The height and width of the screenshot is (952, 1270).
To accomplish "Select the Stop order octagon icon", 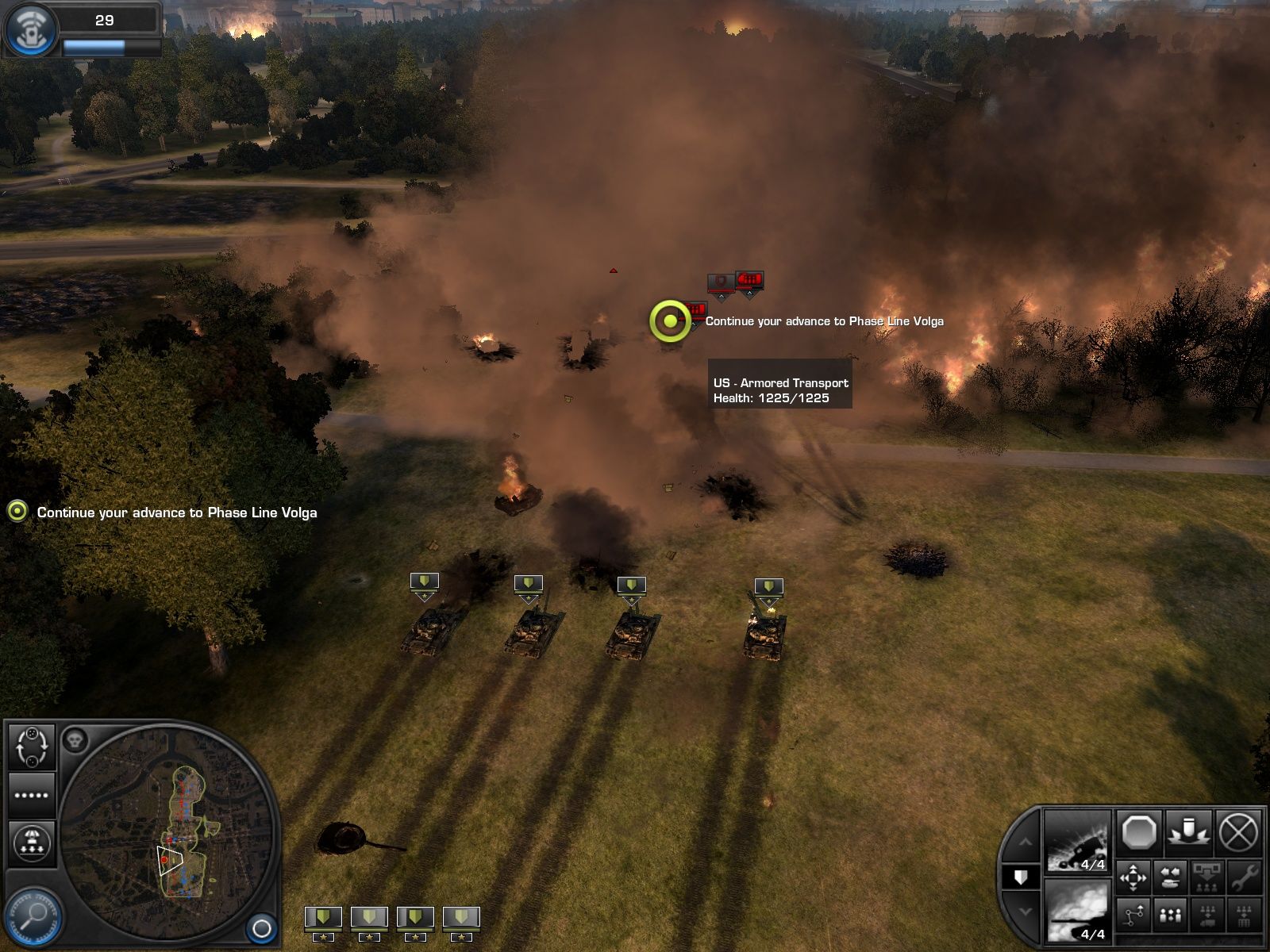I will coord(1137,834).
